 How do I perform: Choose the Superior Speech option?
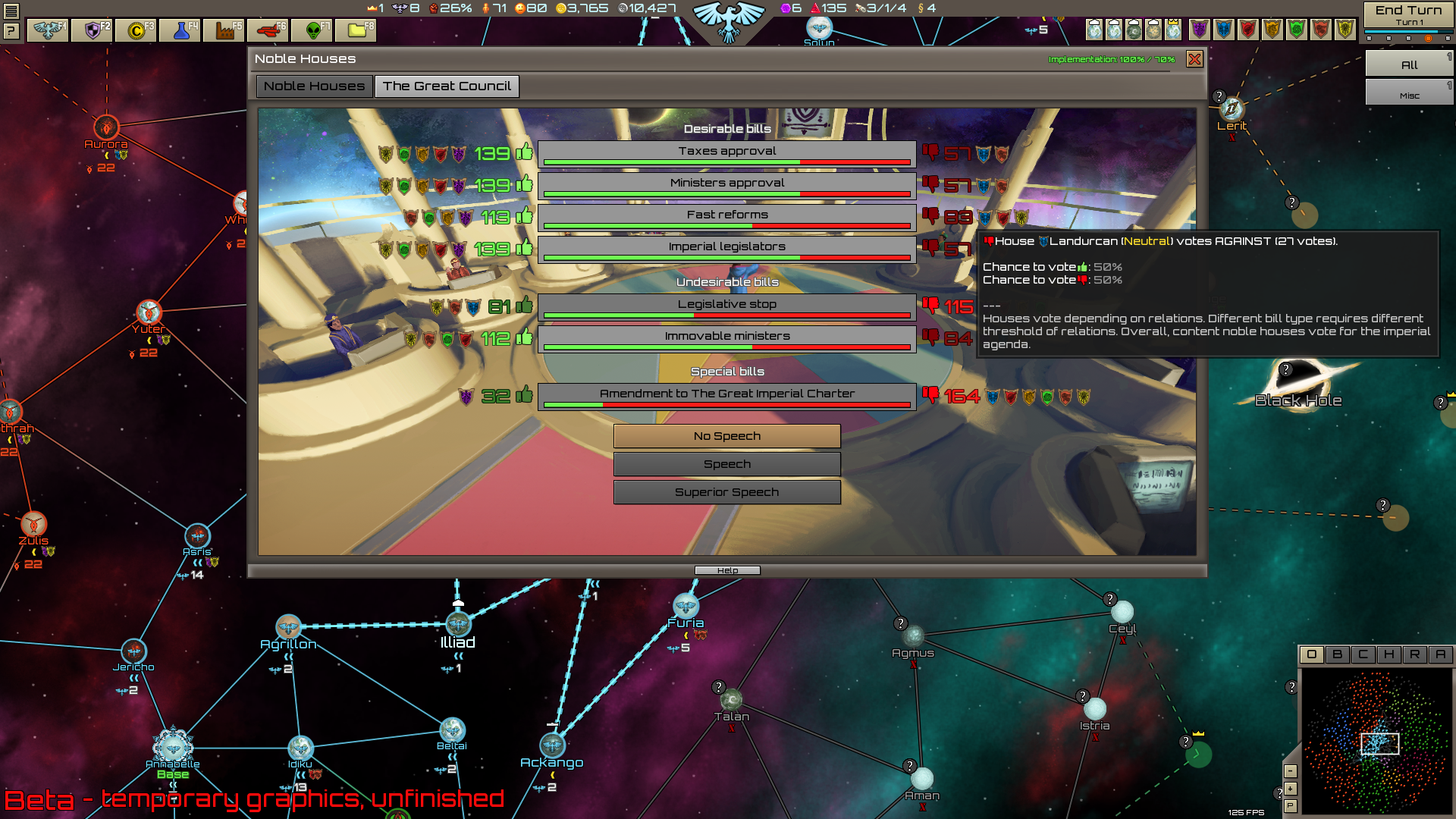point(726,491)
